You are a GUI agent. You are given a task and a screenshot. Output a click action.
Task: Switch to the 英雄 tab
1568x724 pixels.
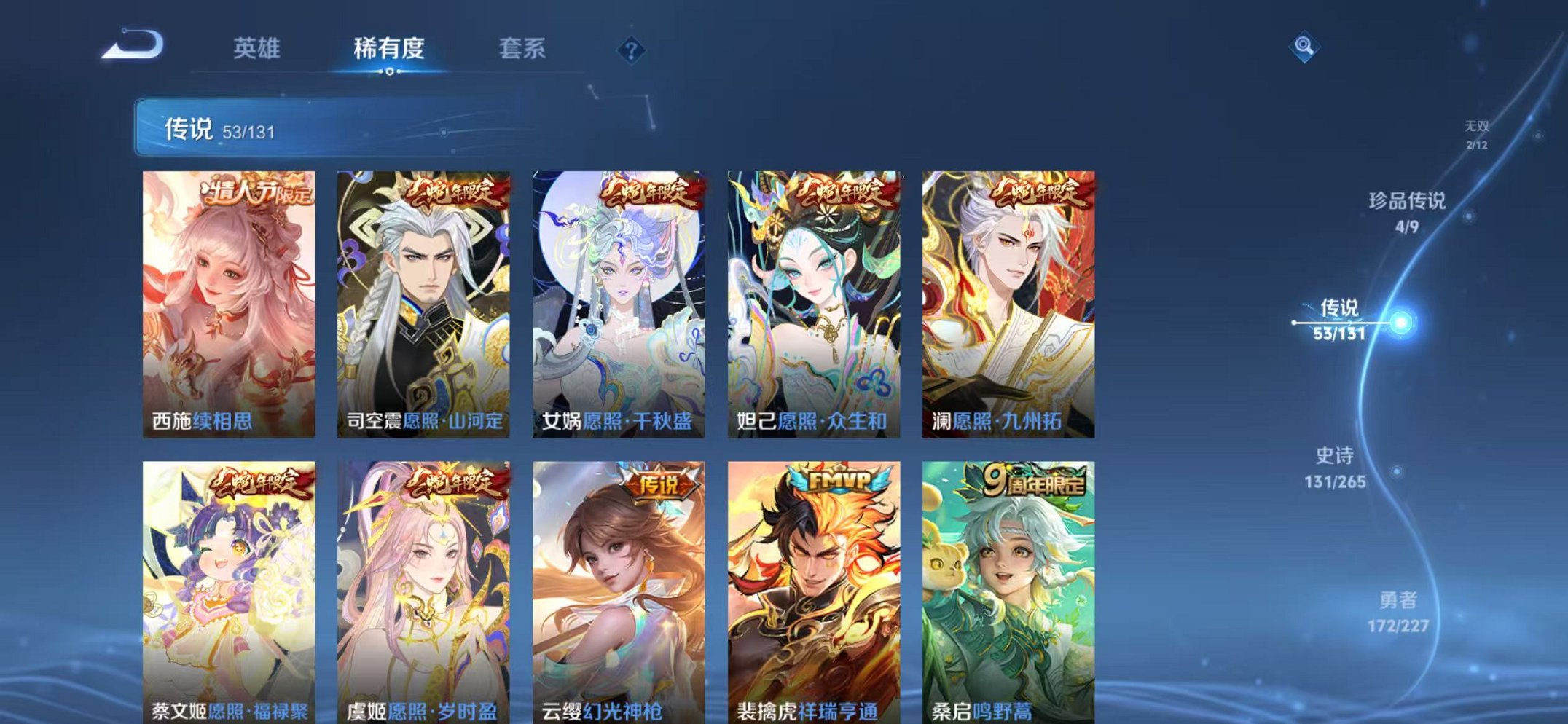pyautogui.click(x=258, y=50)
